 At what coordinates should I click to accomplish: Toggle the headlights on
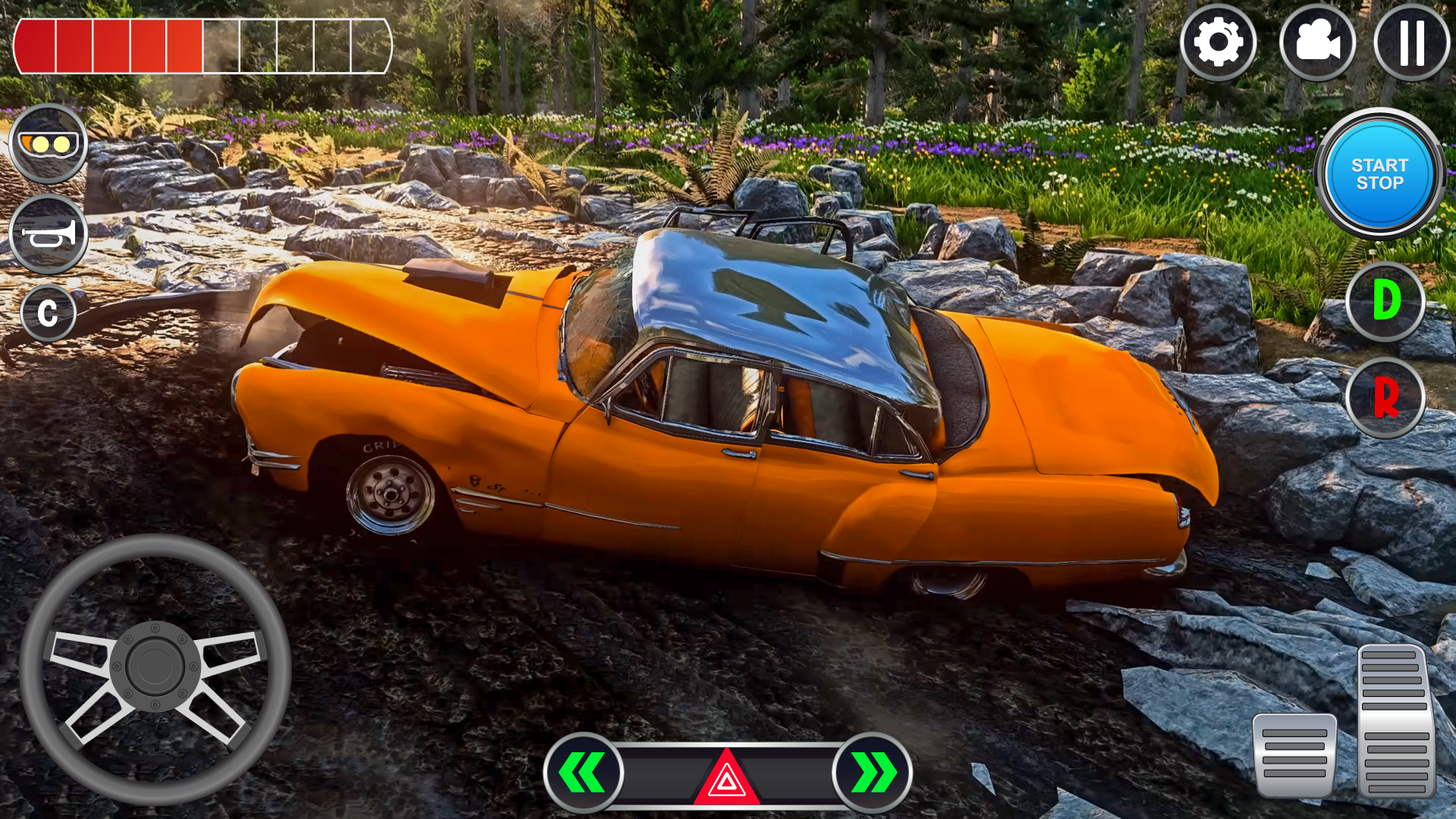48,143
